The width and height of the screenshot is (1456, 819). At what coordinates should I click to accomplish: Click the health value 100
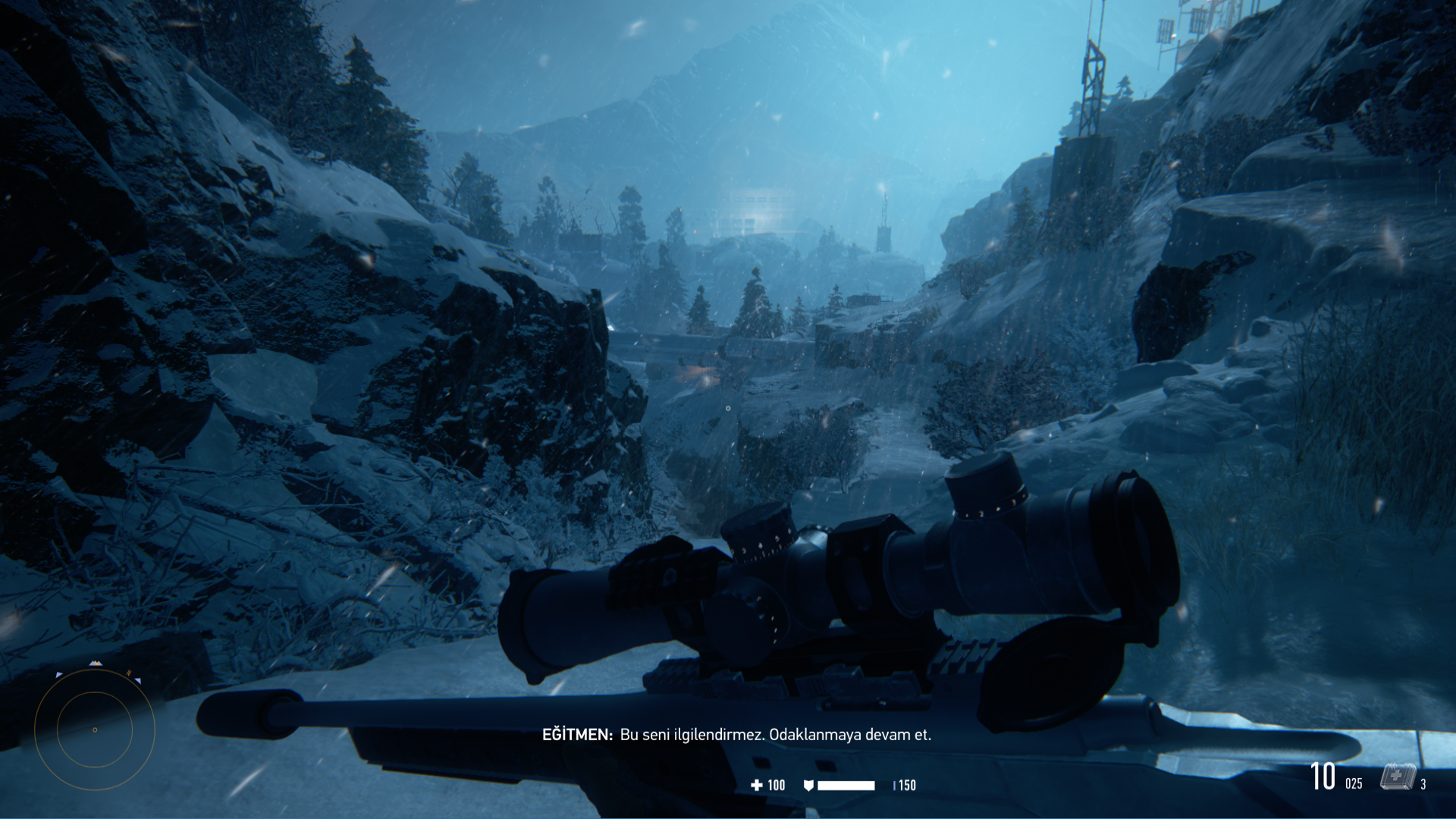tap(776, 786)
